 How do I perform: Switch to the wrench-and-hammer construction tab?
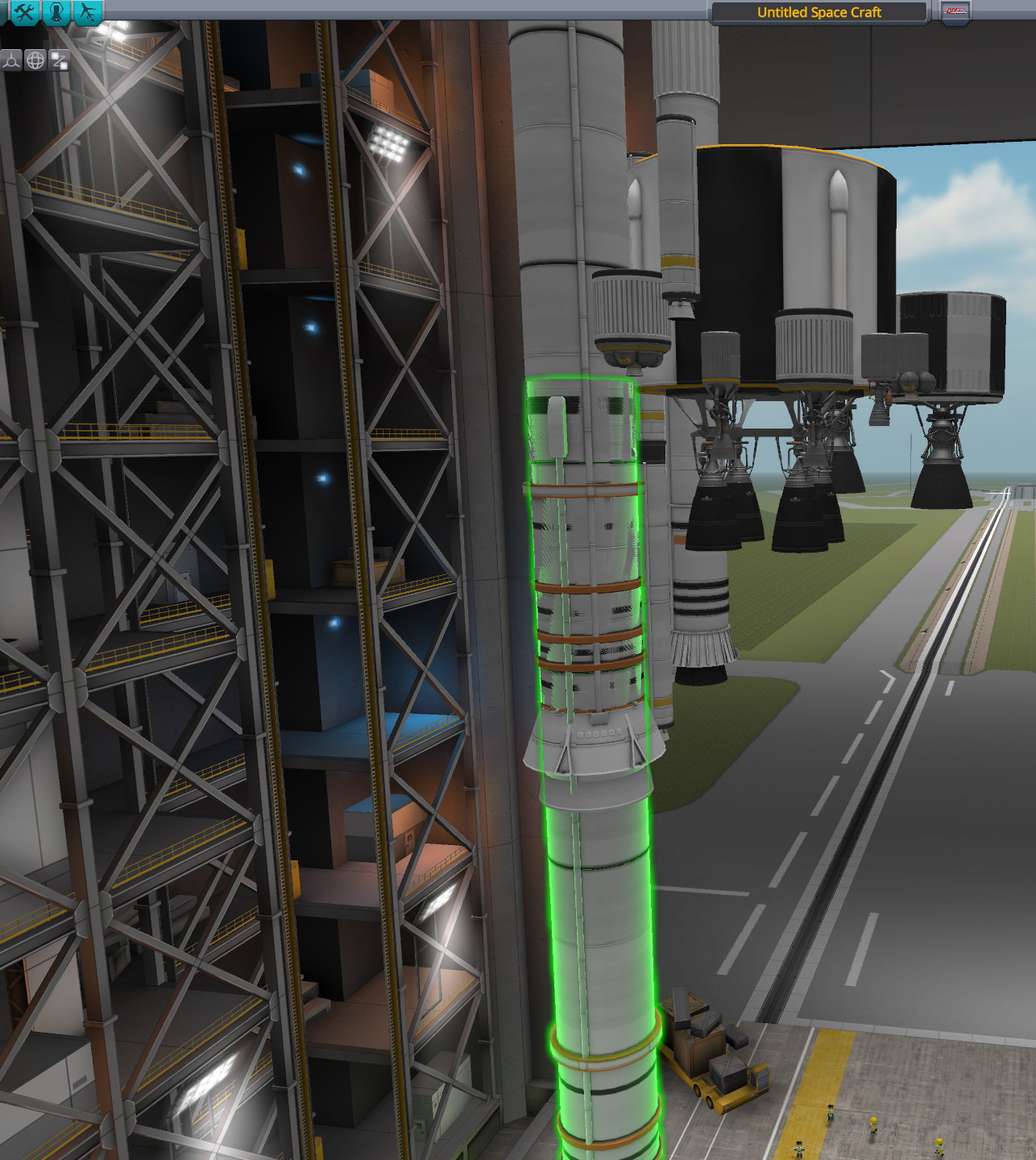tap(25, 11)
